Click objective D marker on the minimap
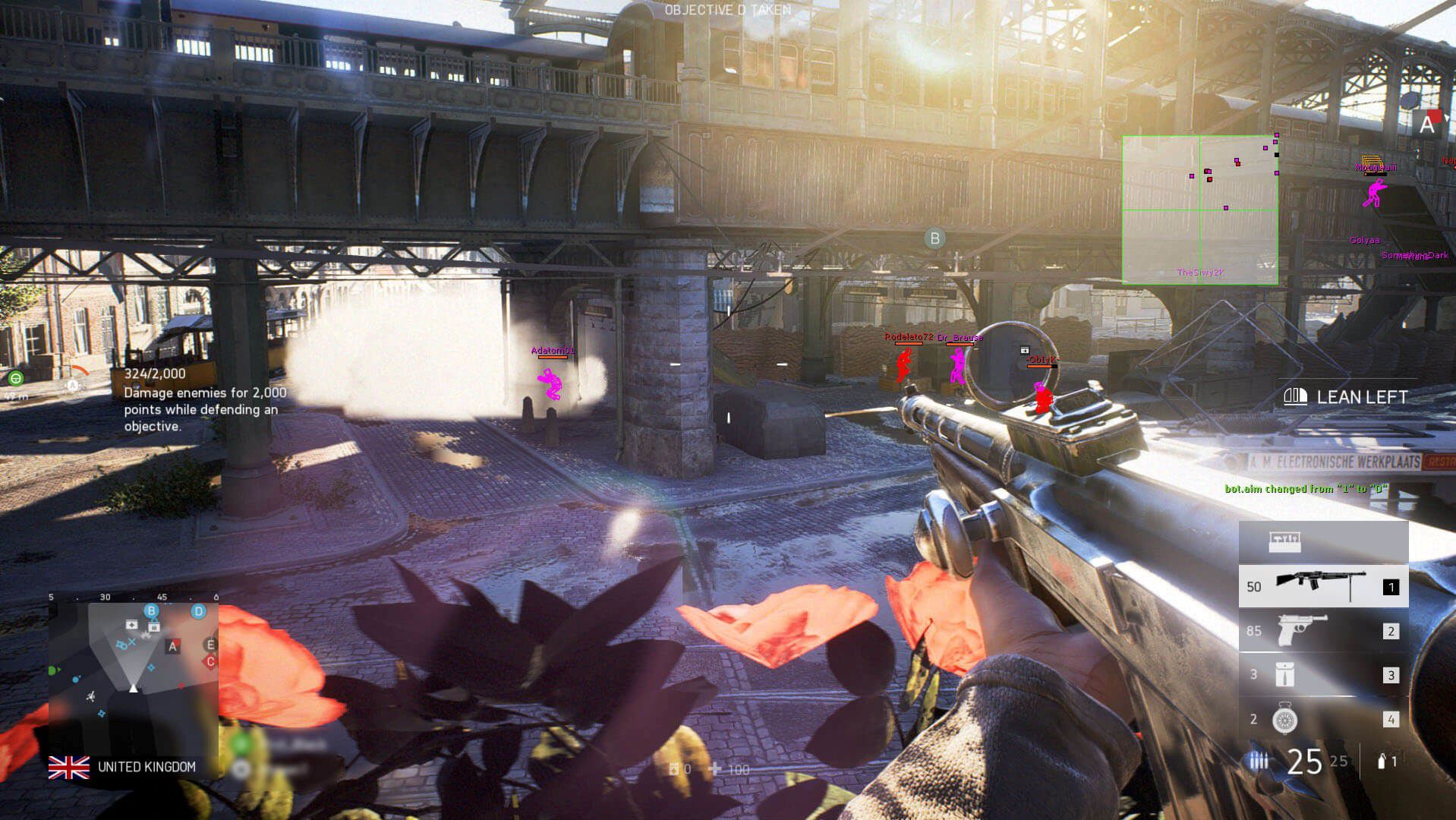 [199, 611]
